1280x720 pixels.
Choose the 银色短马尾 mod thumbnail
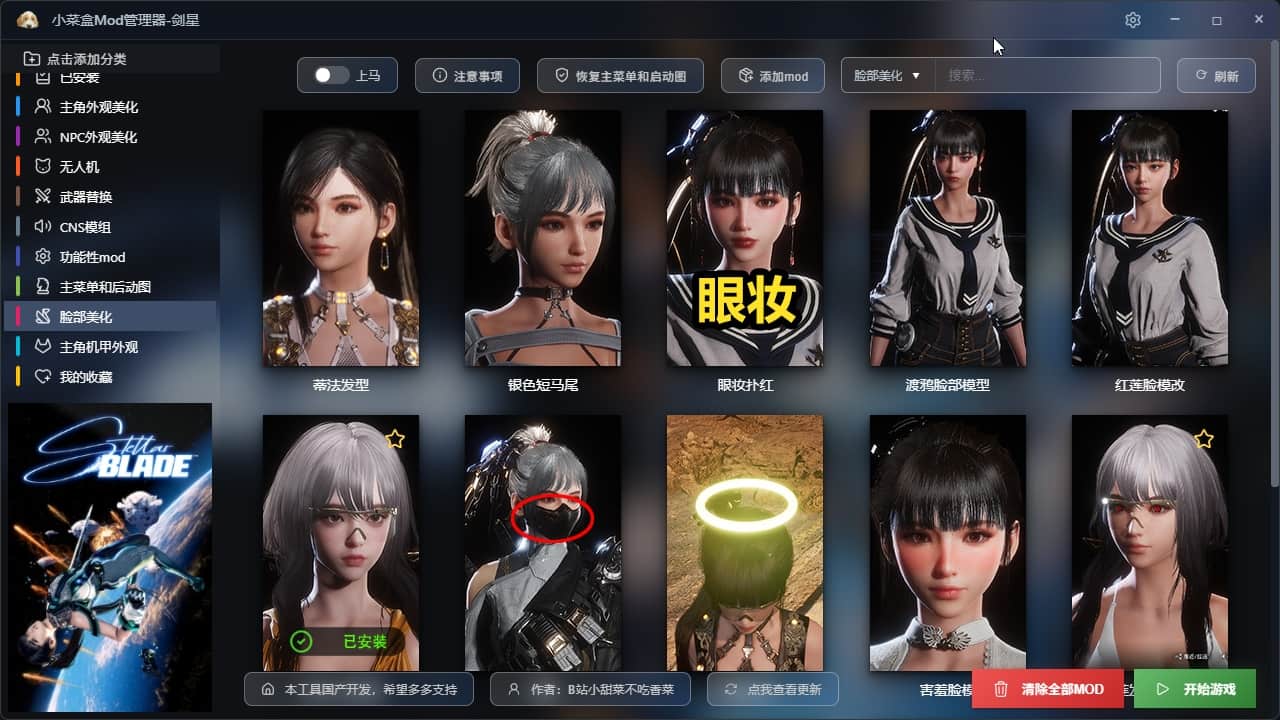coord(543,238)
